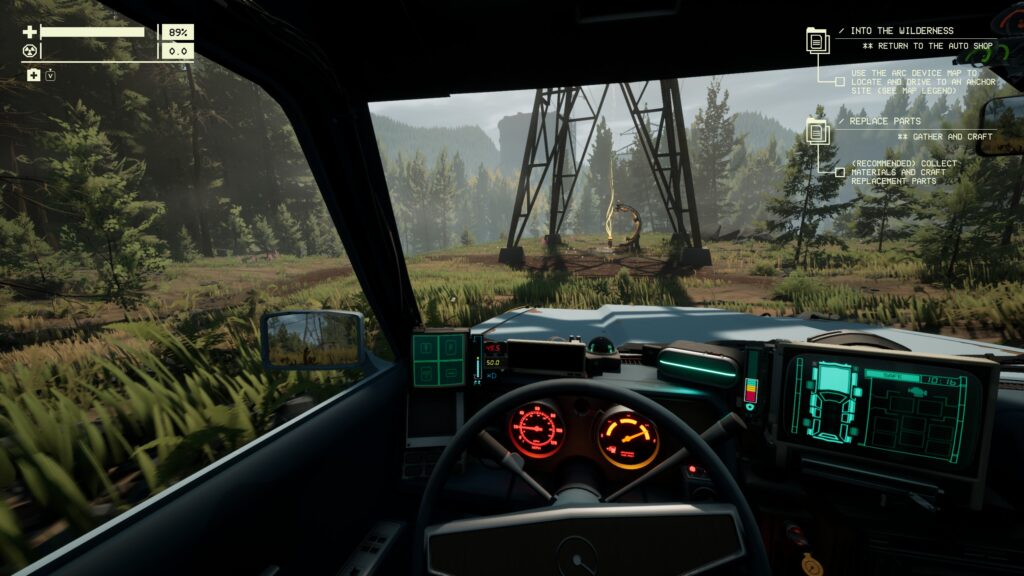Select the medkit quick-heal icon

(x=34, y=76)
